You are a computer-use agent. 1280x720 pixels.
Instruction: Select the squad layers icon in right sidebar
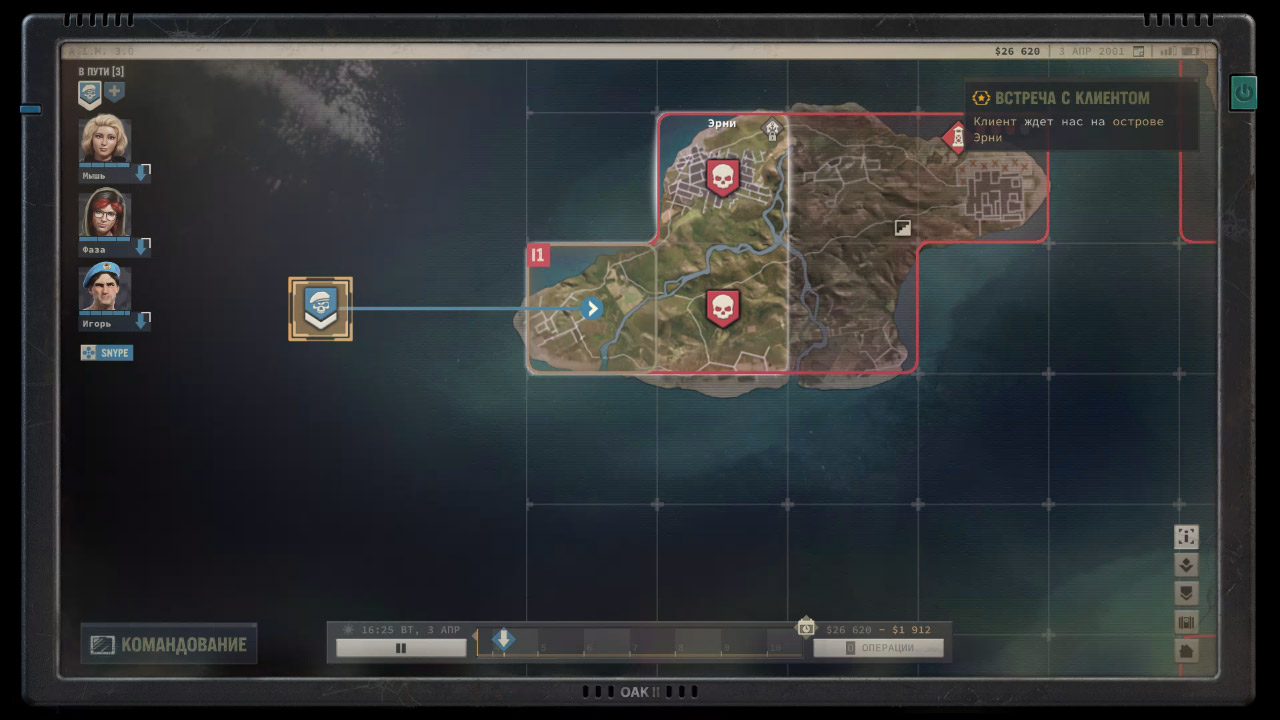1186,564
